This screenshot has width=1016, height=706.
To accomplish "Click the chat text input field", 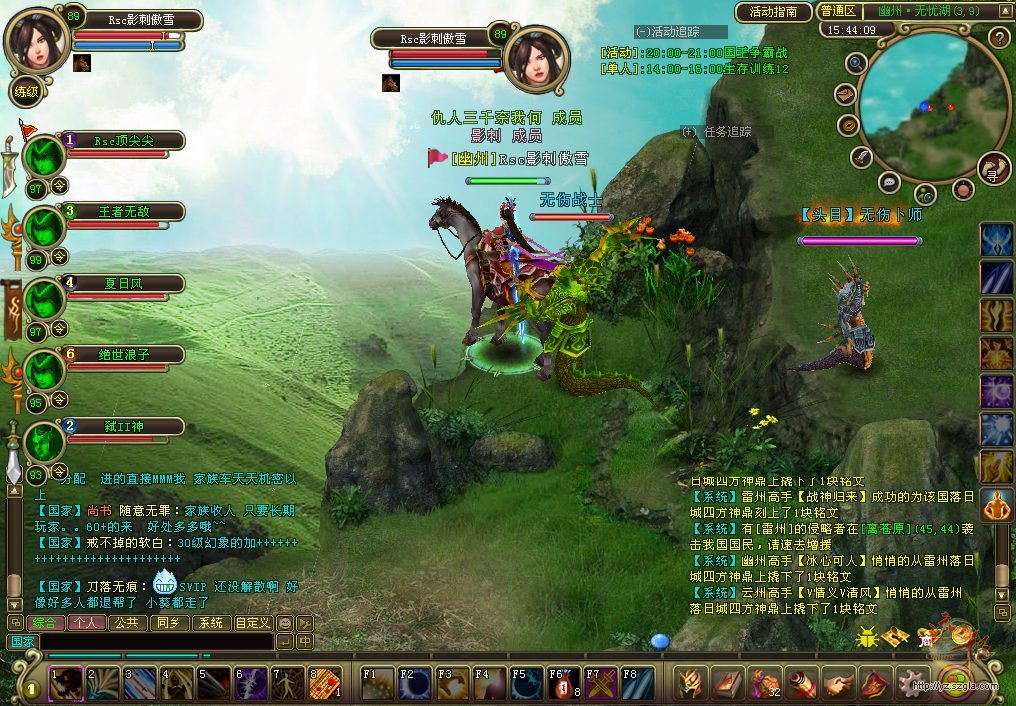I will click(155, 641).
